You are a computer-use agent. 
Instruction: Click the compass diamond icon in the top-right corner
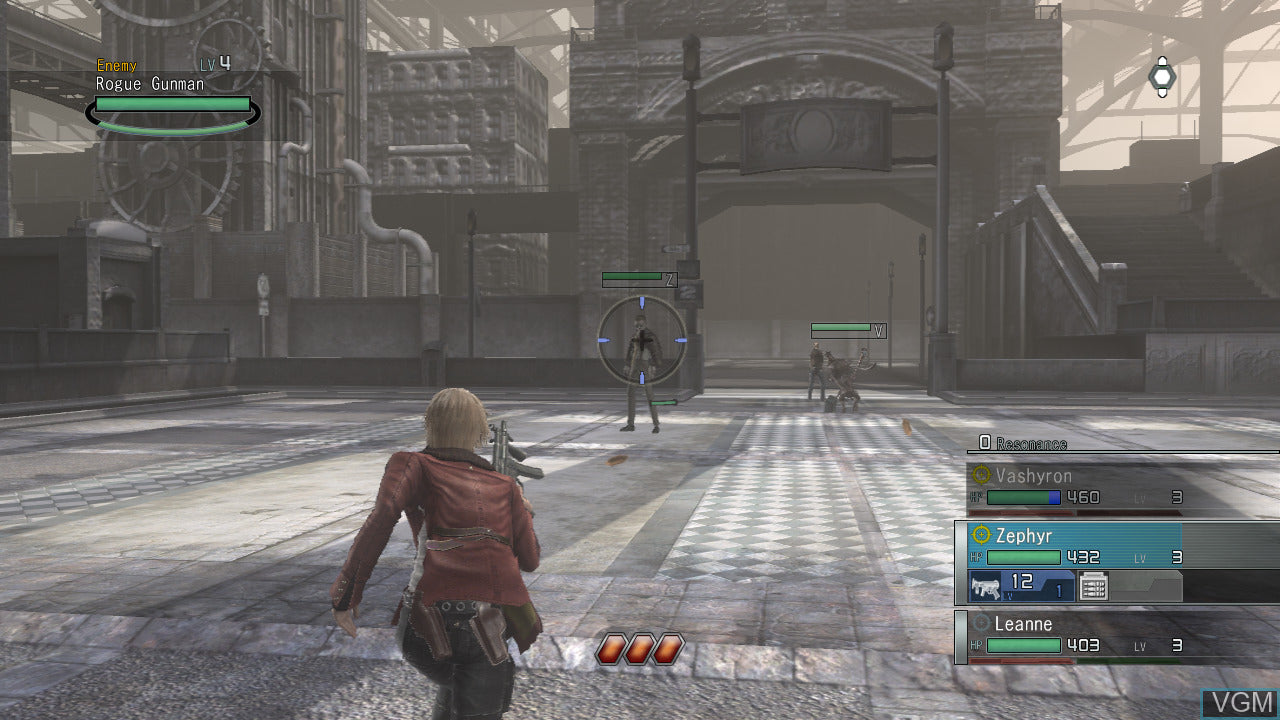tap(1162, 75)
